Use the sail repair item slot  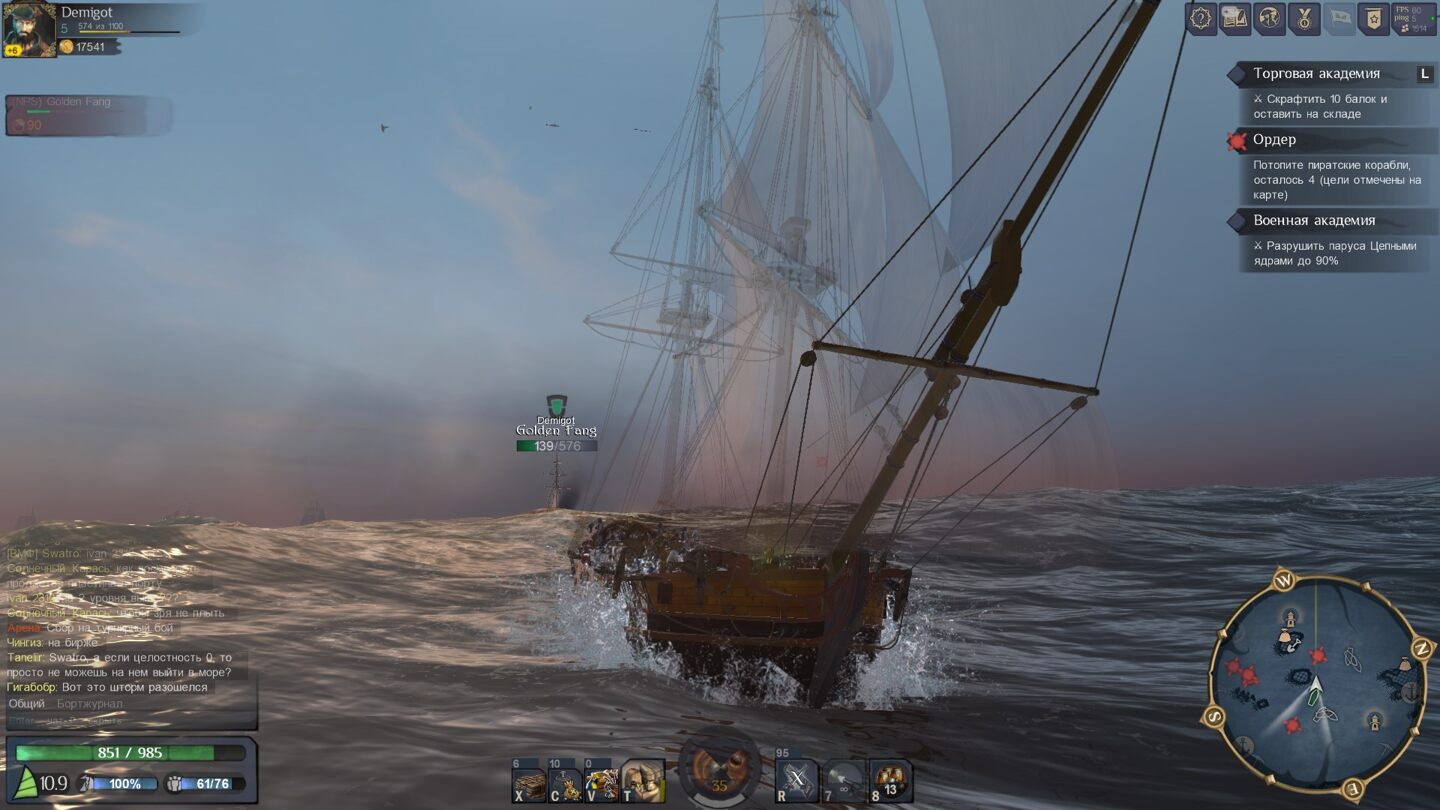point(601,785)
